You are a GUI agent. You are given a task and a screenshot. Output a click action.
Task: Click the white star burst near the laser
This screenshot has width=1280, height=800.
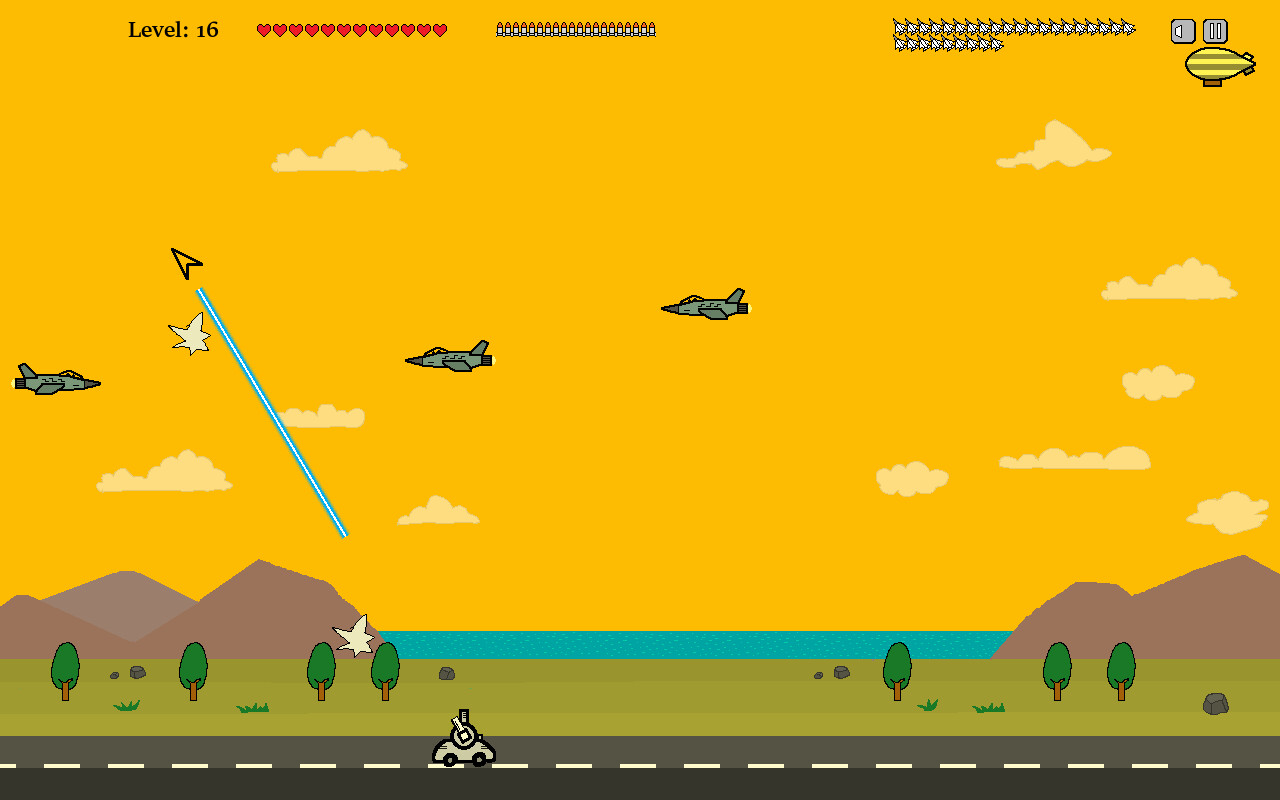click(191, 336)
